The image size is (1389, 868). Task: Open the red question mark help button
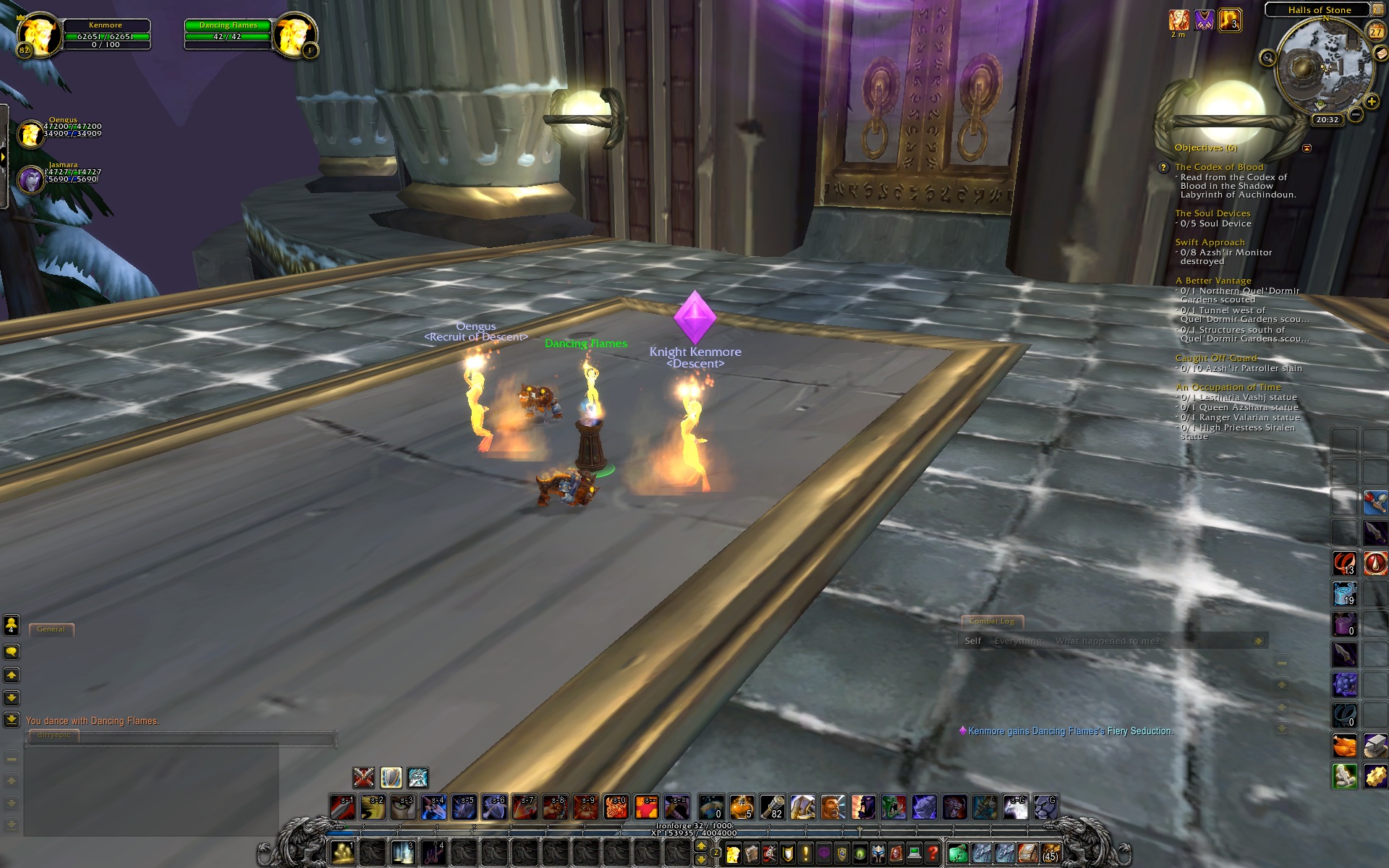coord(933,854)
